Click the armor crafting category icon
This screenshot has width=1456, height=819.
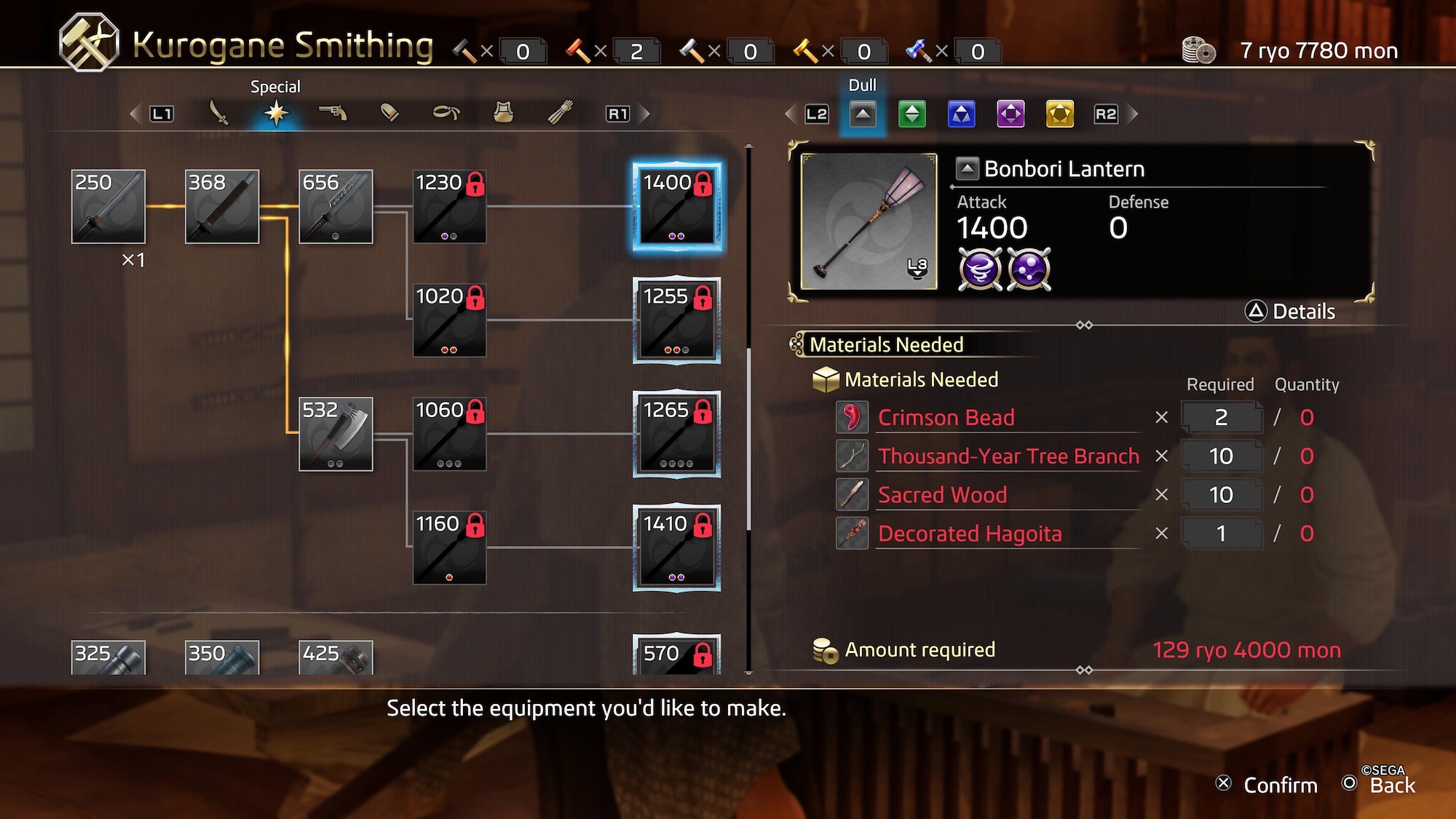coord(503,113)
